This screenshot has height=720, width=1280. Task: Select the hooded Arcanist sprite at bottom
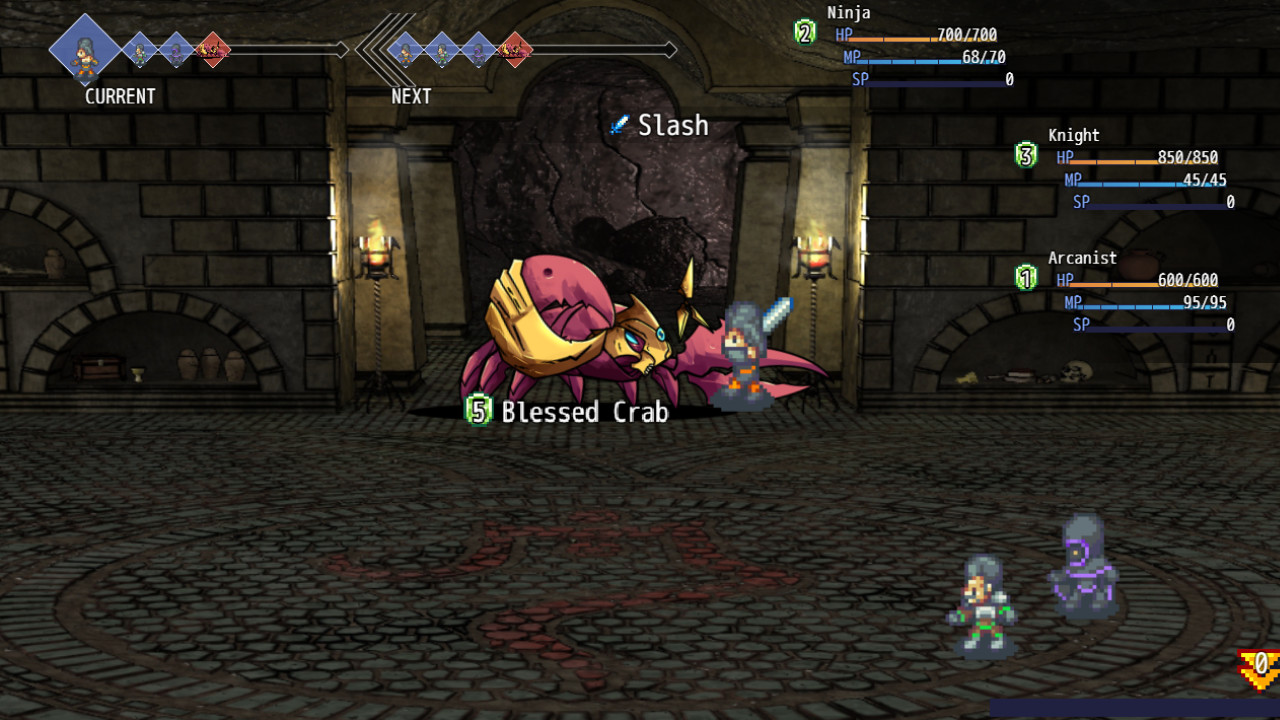pyautogui.click(x=1085, y=570)
